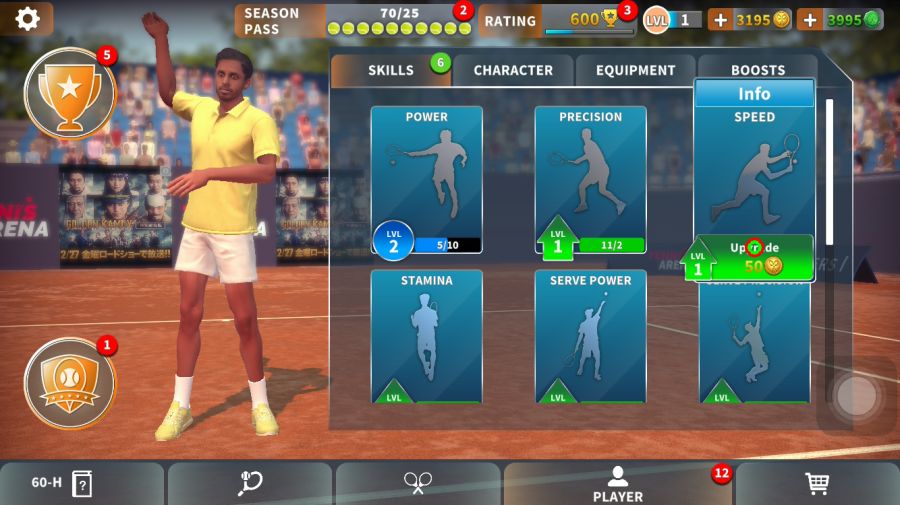Switch to the Skills tab
Screen dimensions: 900x505
point(391,70)
